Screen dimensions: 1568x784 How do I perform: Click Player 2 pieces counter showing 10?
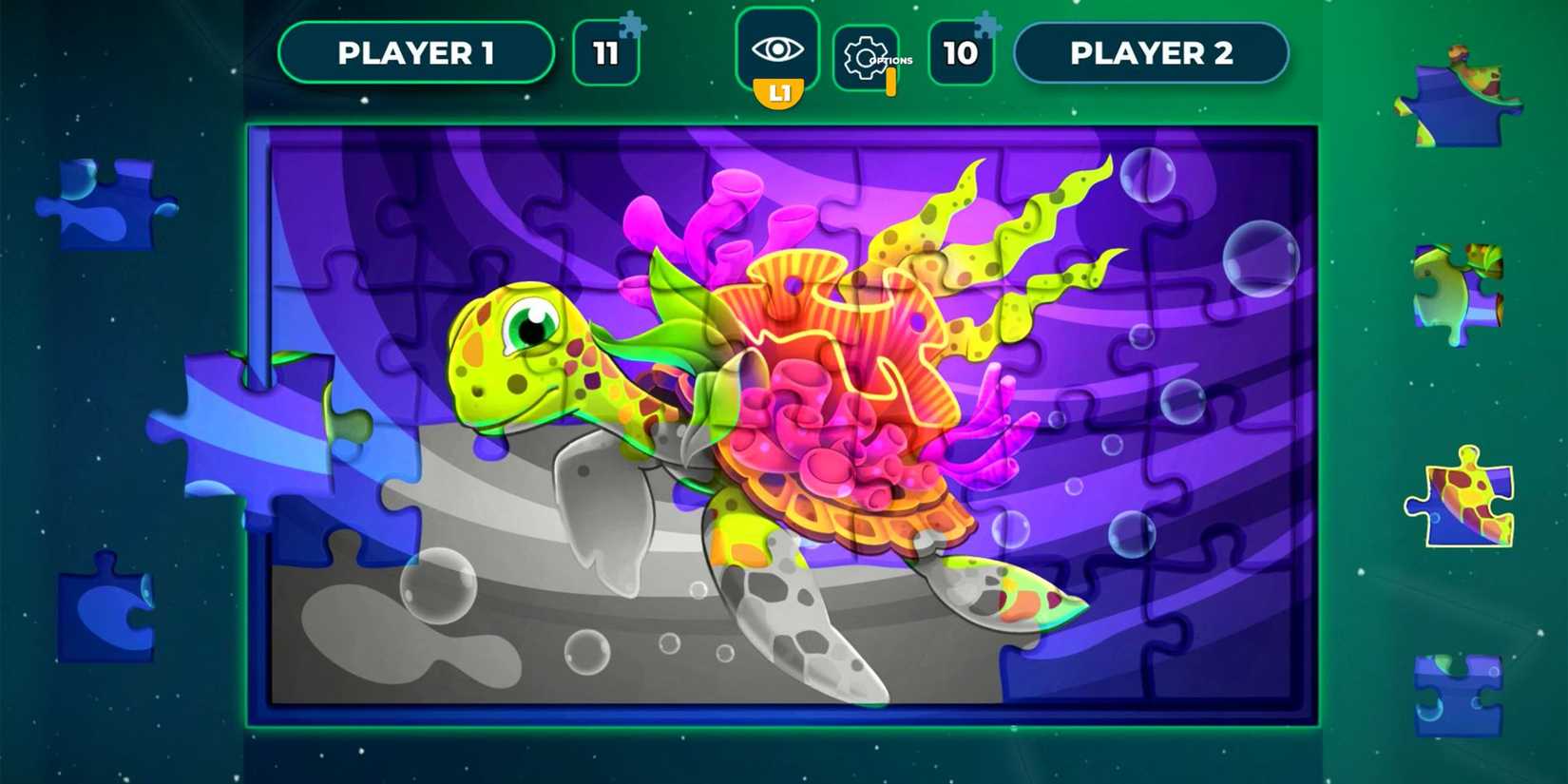click(961, 52)
